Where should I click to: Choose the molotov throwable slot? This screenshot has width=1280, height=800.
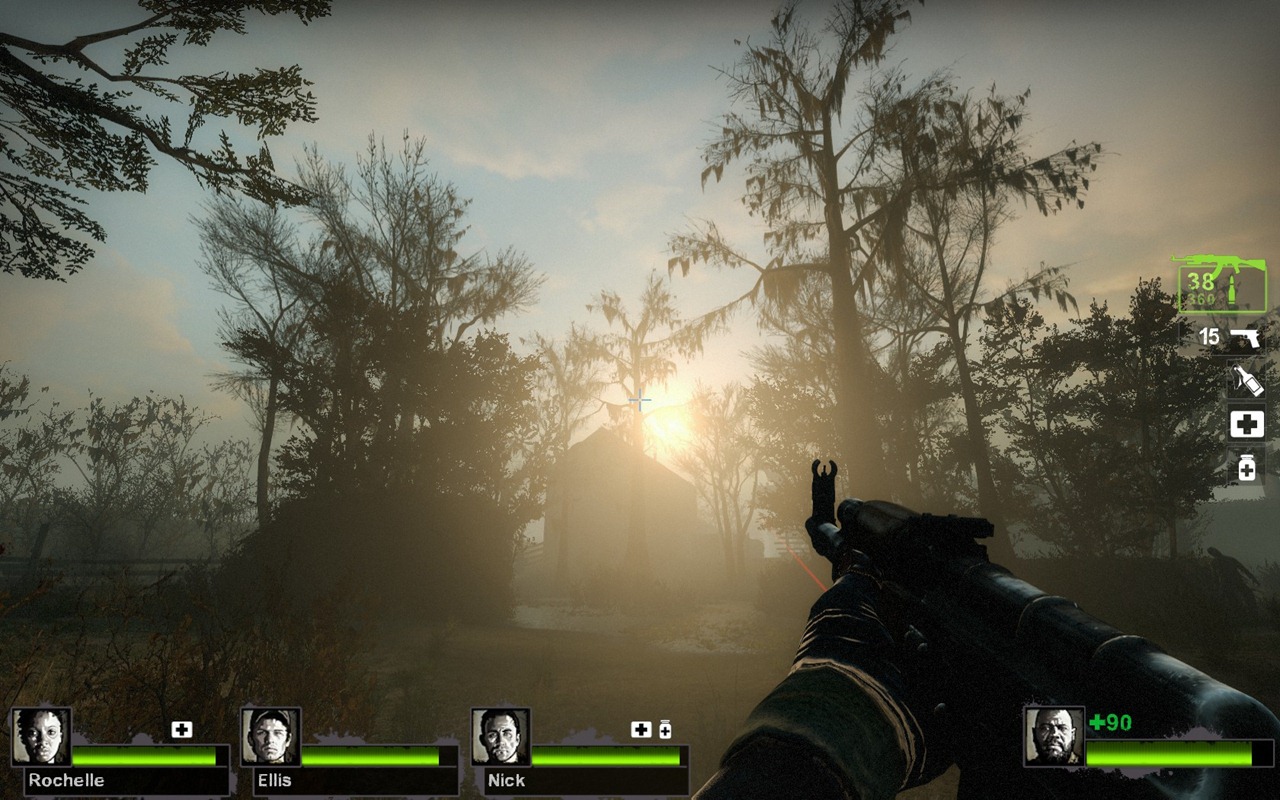point(1246,381)
